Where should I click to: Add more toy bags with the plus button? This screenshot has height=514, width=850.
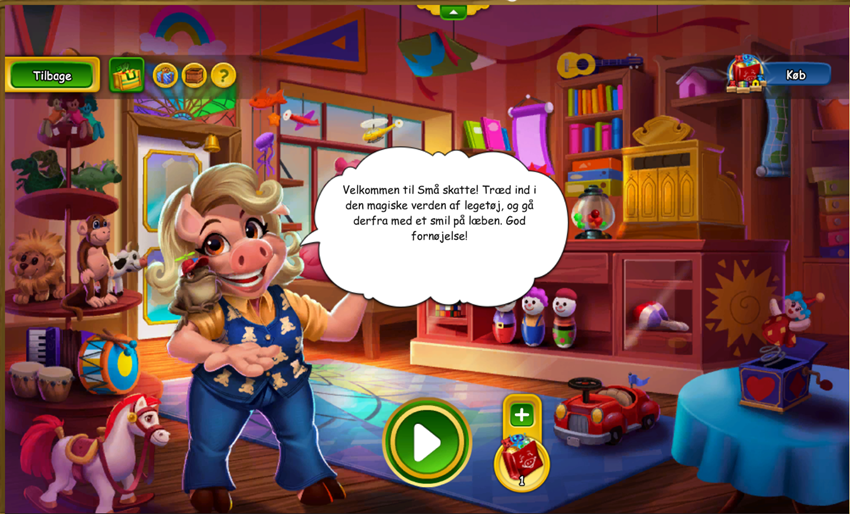(x=521, y=414)
